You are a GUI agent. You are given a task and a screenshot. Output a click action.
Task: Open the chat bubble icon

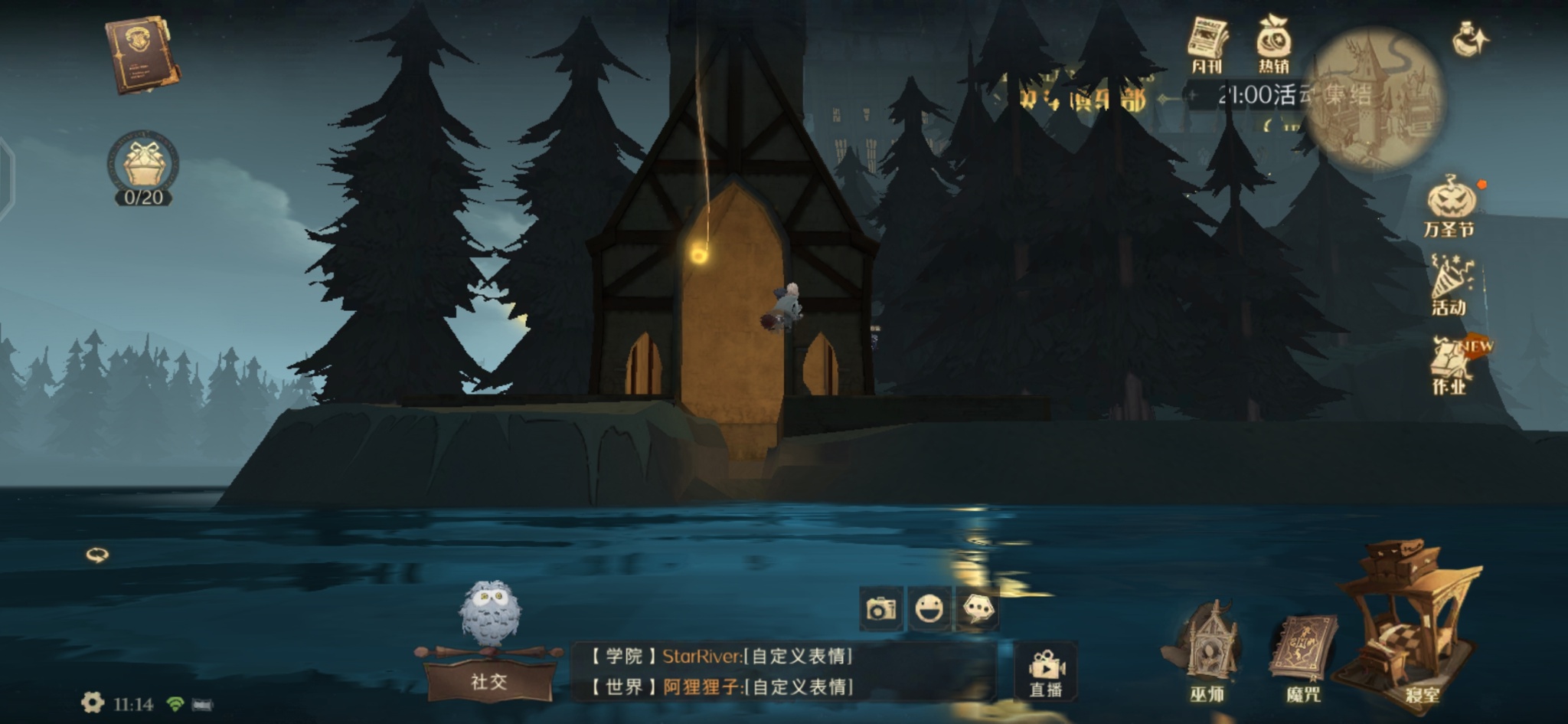point(978,609)
